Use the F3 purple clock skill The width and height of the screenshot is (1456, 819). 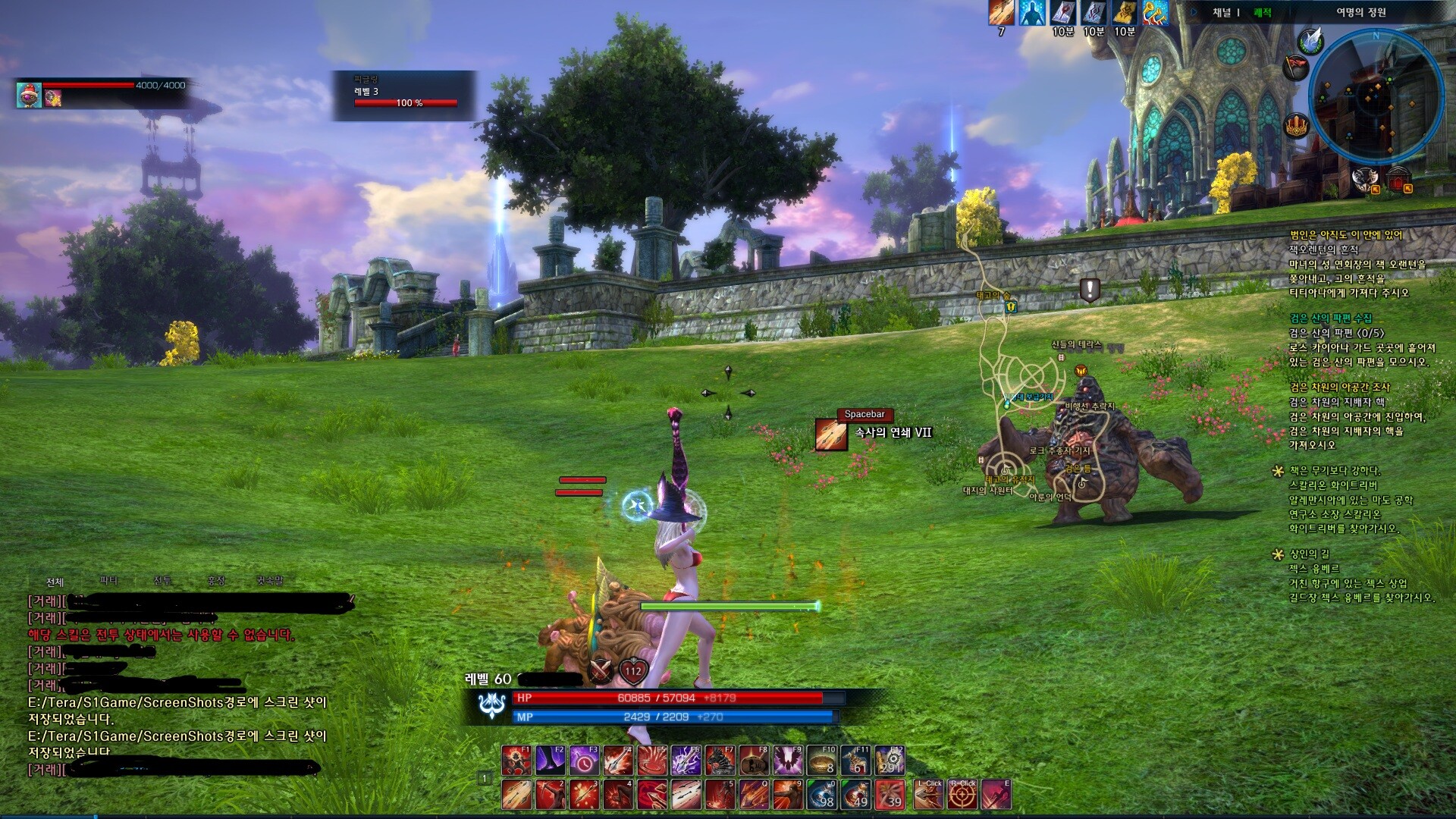point(585,761)
